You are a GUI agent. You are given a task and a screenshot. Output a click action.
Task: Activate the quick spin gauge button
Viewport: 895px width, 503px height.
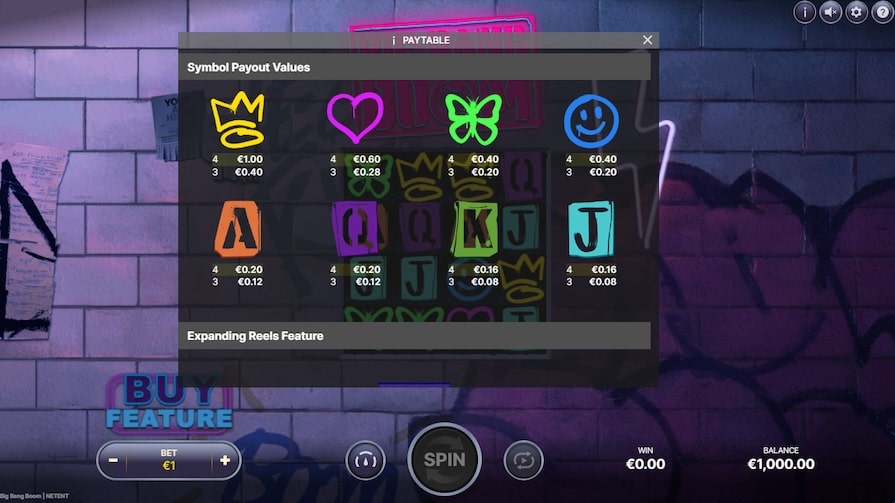click(365, 460)
